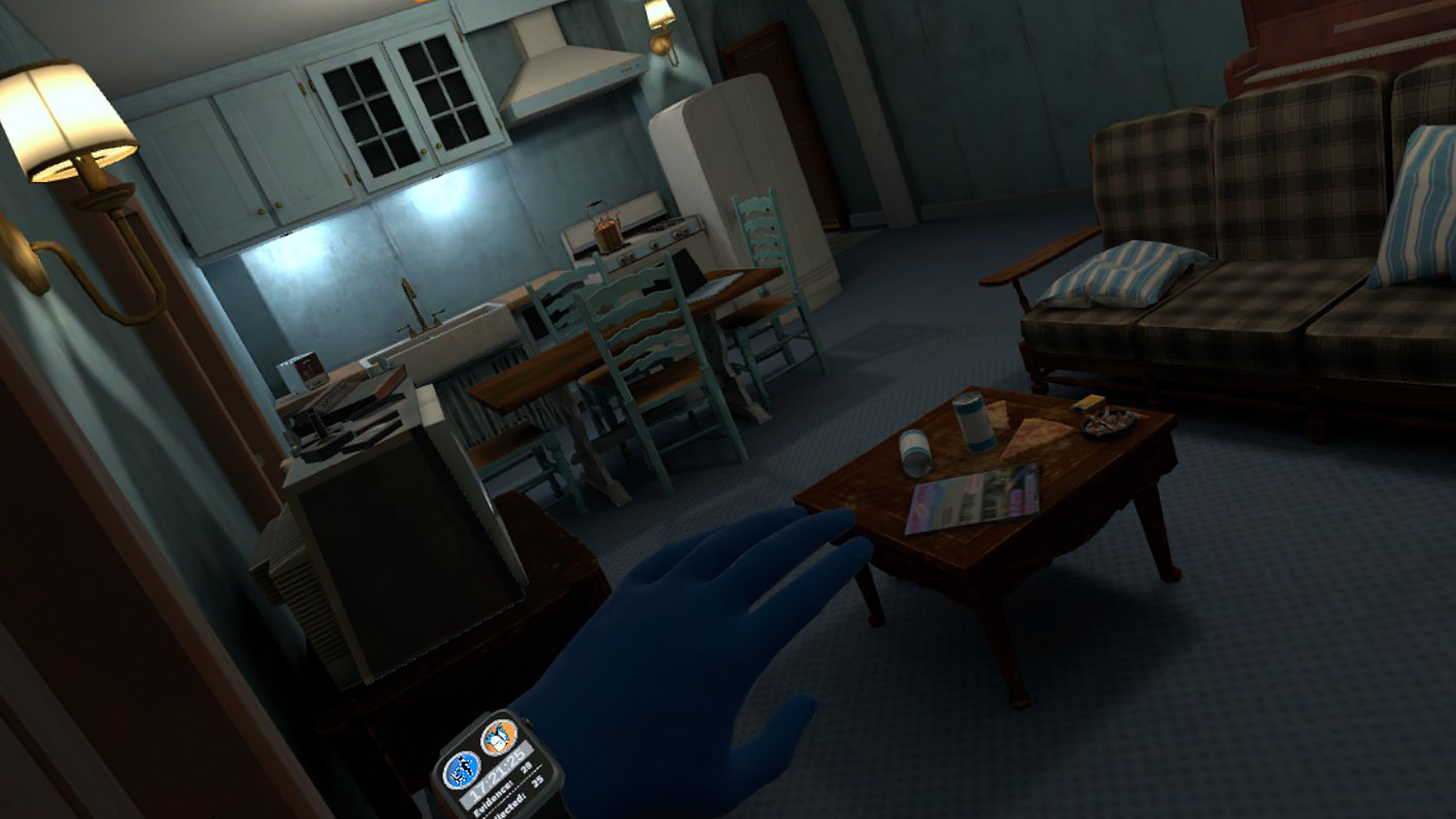Pick up the pizza slice on the table

(x=1032, y=438)
